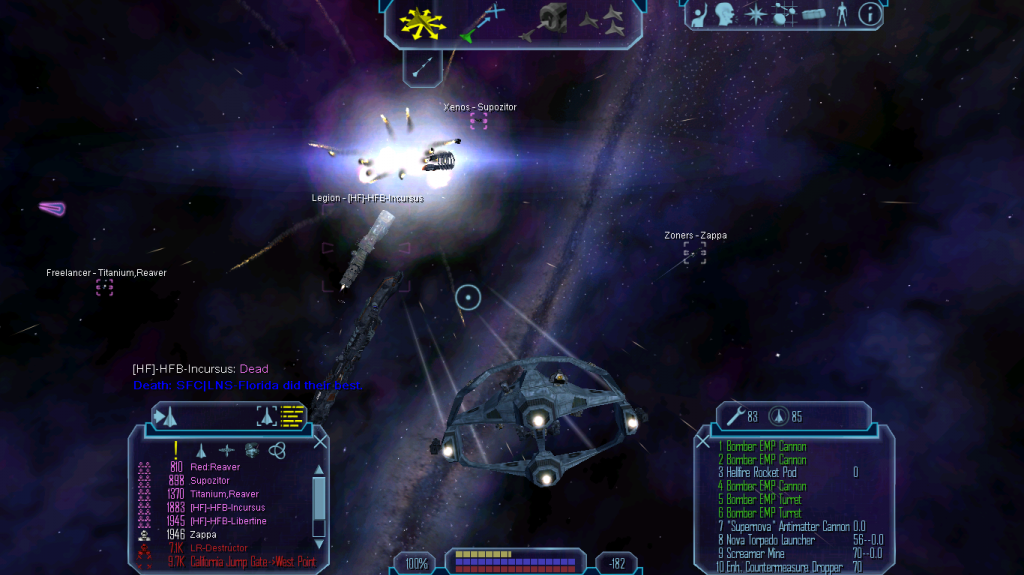Filter contacts by the ships icon
The image size is (1024, 575).
[x=203, y=451]
